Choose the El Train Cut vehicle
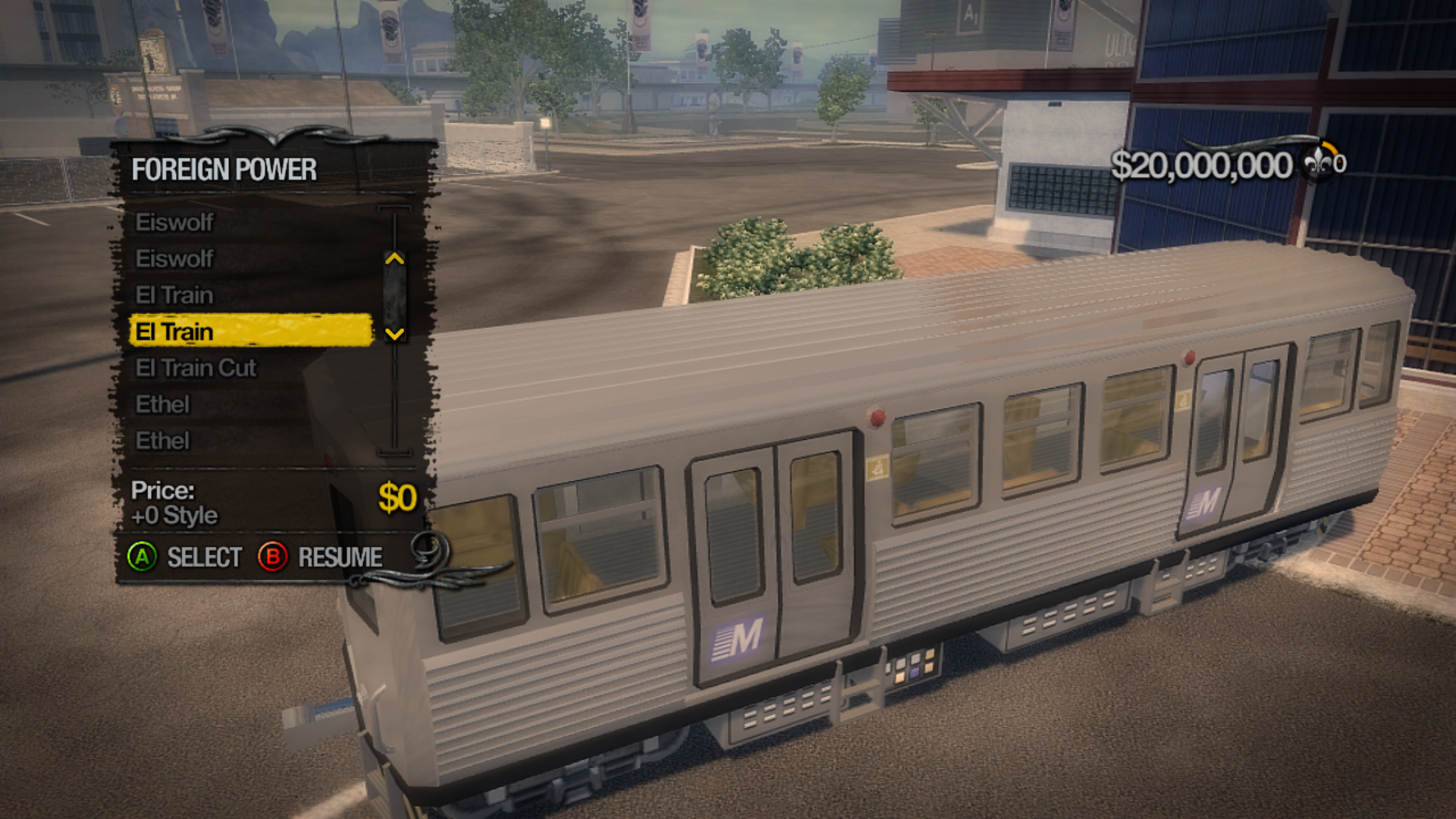 [x=196, y=368]
